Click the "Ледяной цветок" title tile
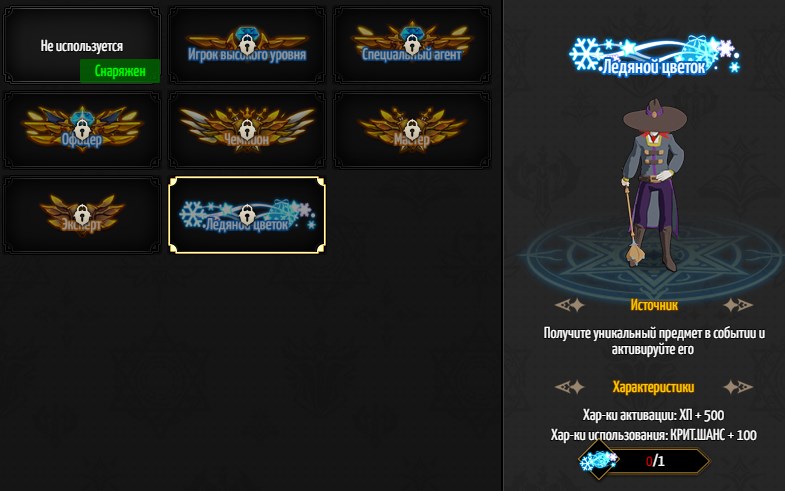Viewport: 785px width, 491px height. click(x=247, y=215)
